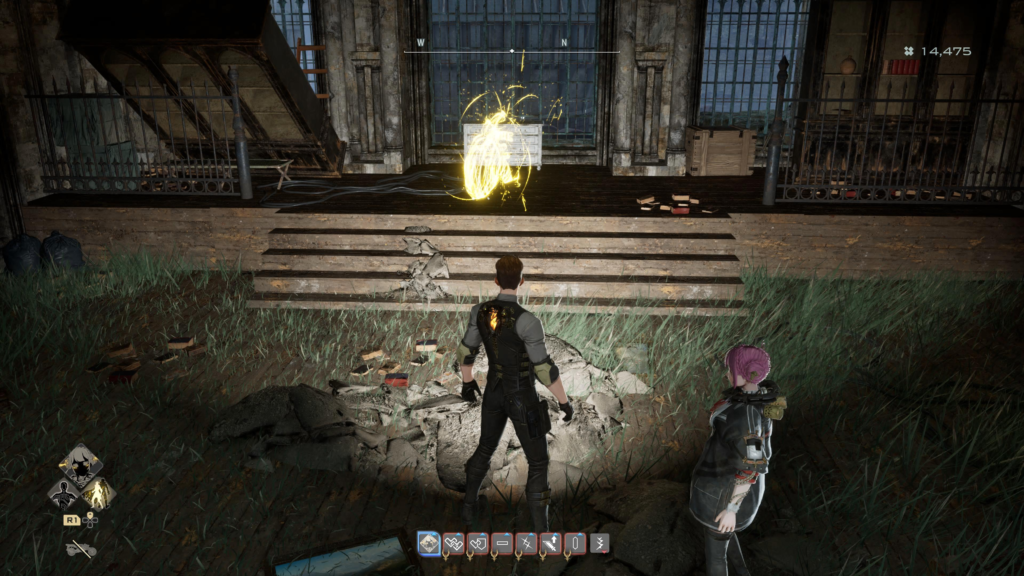Activate the four-point sparkle ability
Image resolution: width=1024 pixels, height=576 pixels.
coord(526,543)
